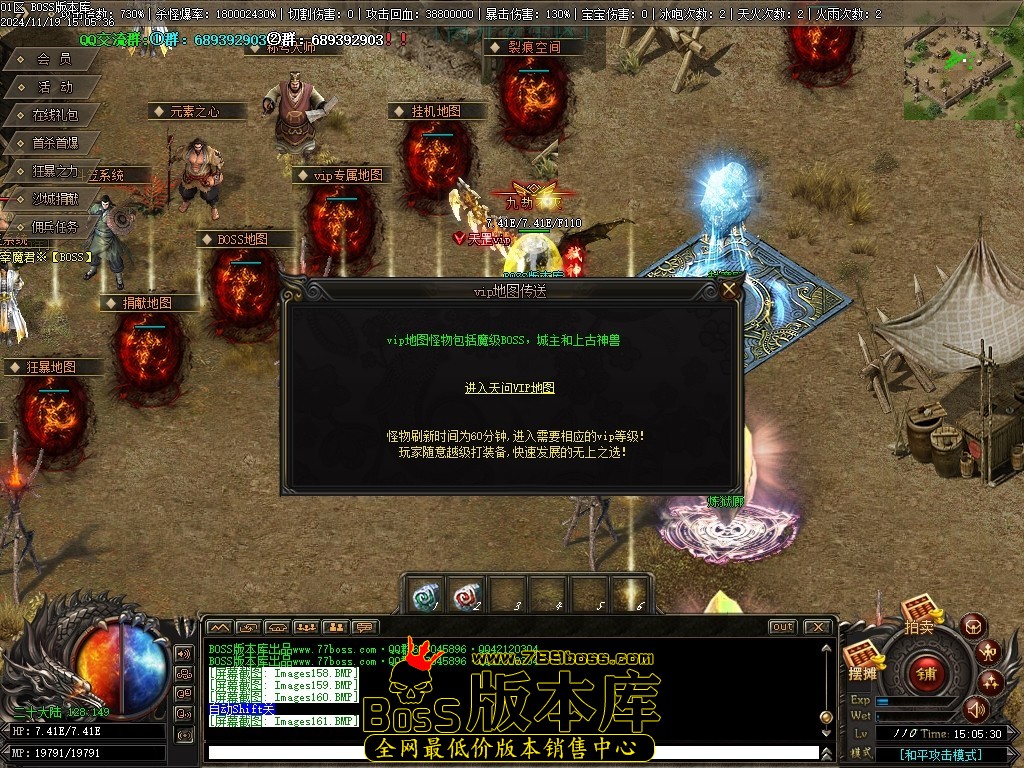Open the 佣兵任务 mercenary quests
This screenshot has height=768, width=1024.
(54, 227)
